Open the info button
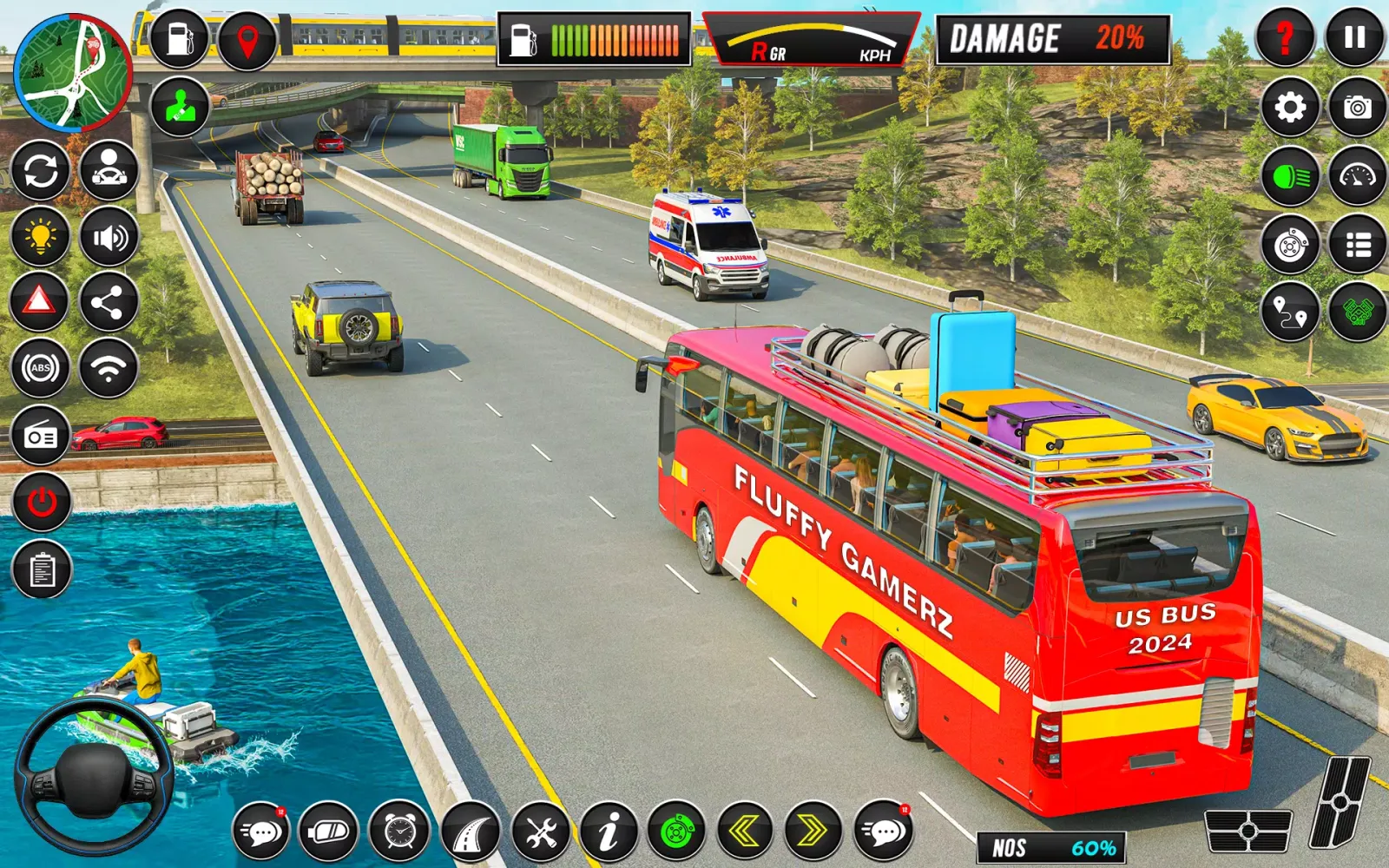 click(x=609, y=832)
